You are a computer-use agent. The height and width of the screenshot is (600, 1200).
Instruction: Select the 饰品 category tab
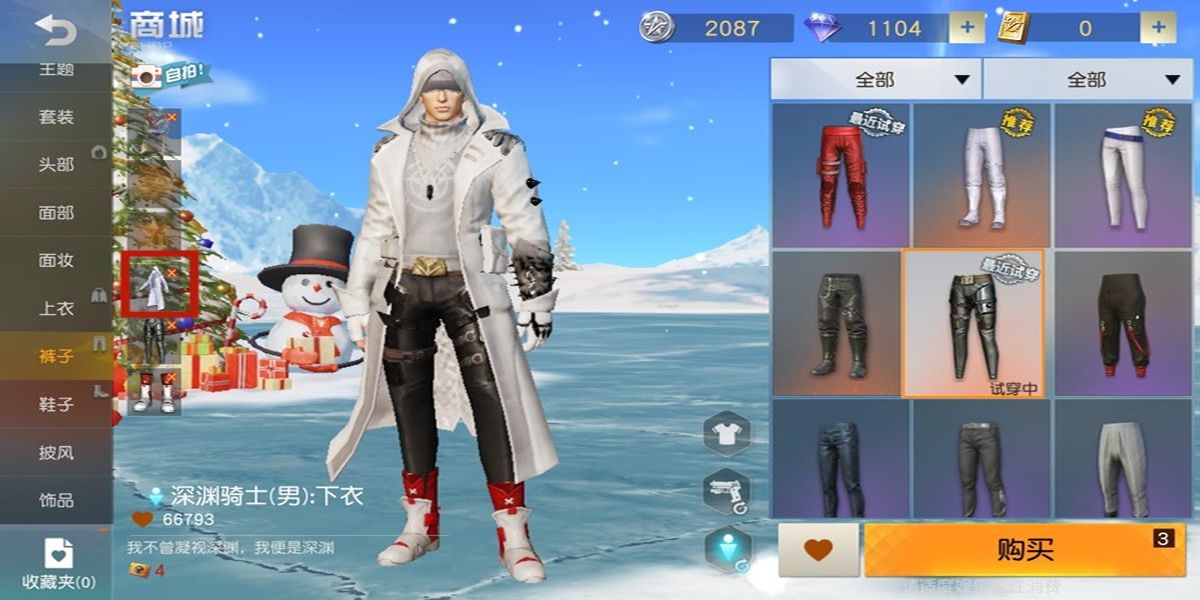(x=56, y=500)
